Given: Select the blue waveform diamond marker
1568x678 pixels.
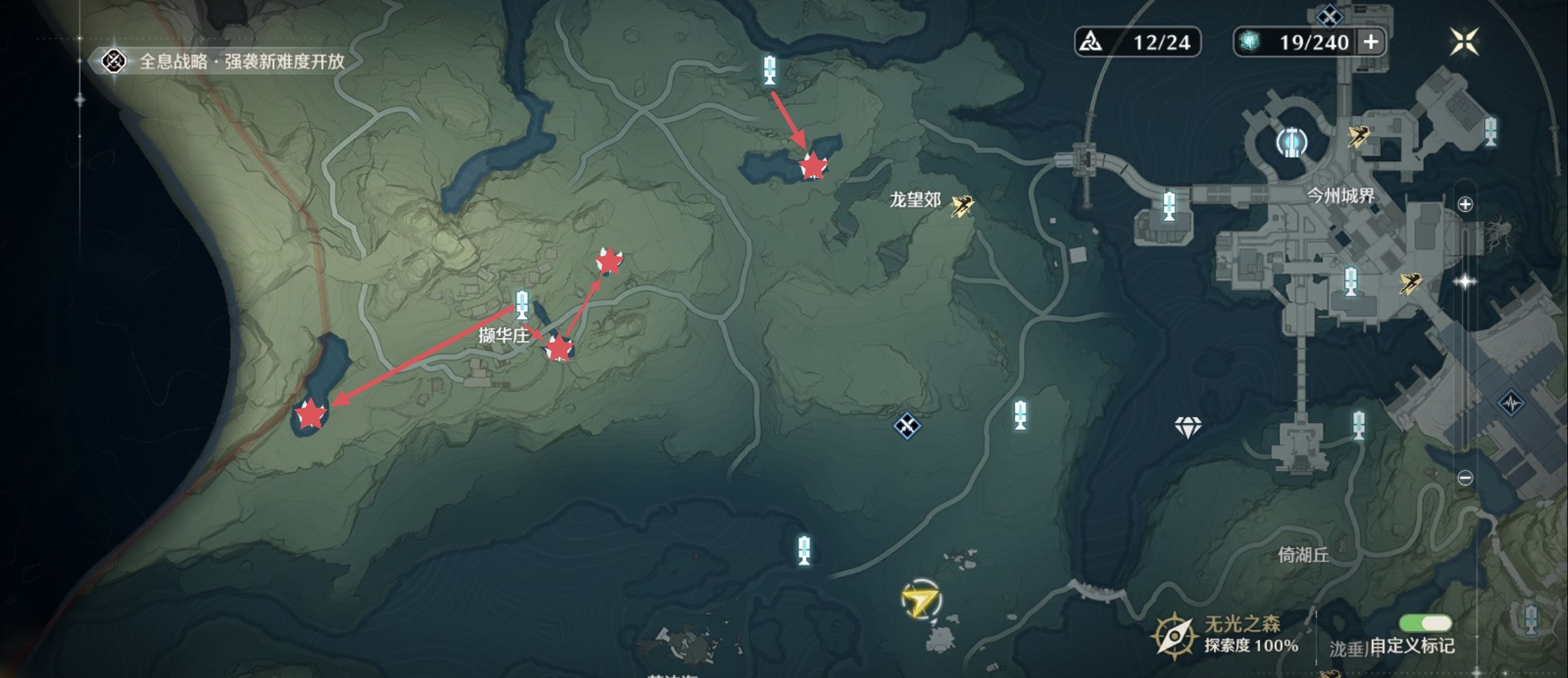Looking at the screenshot, I should coord(1511,403).
